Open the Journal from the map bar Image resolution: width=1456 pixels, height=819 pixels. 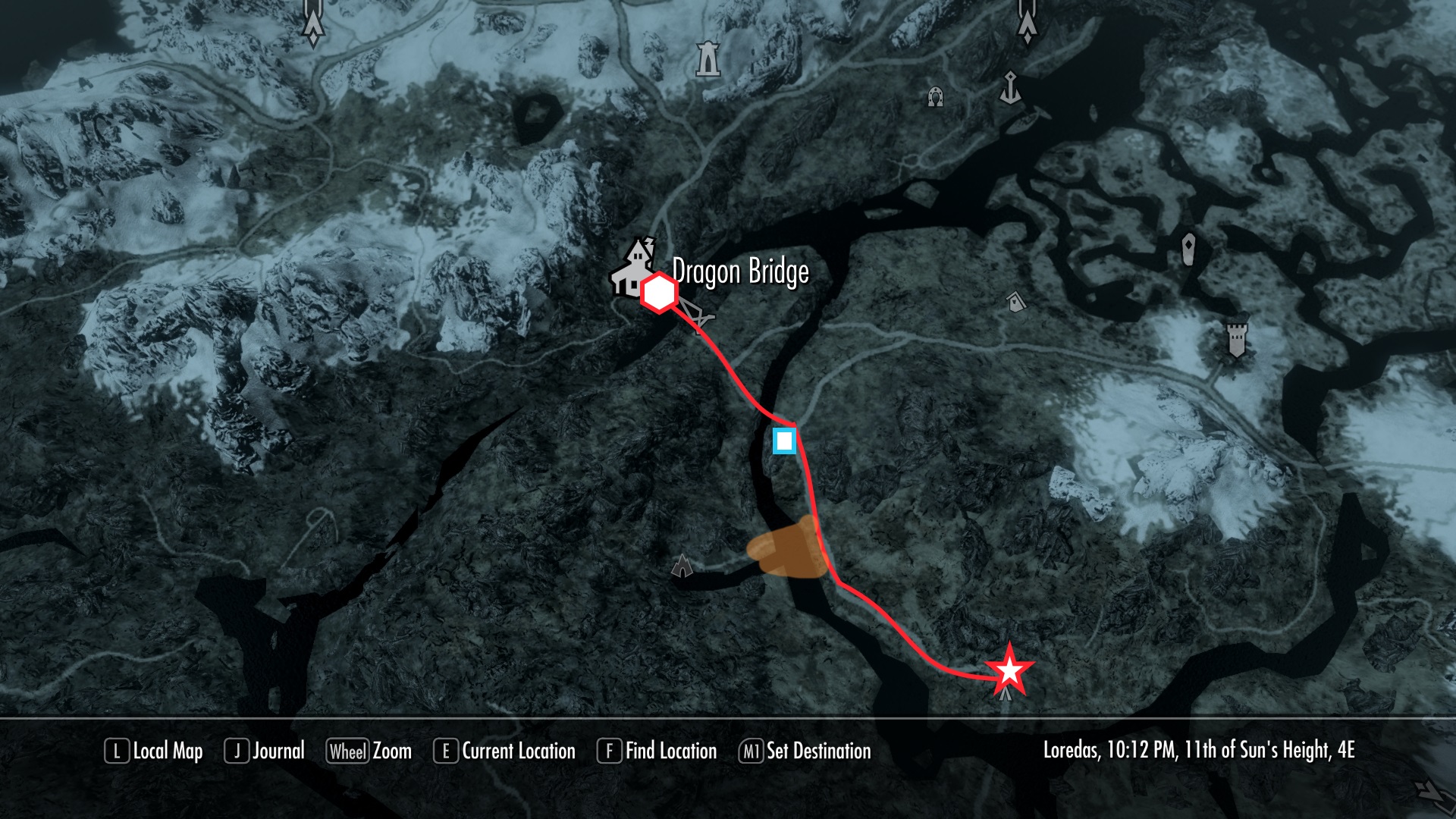(x=265, y=752)
